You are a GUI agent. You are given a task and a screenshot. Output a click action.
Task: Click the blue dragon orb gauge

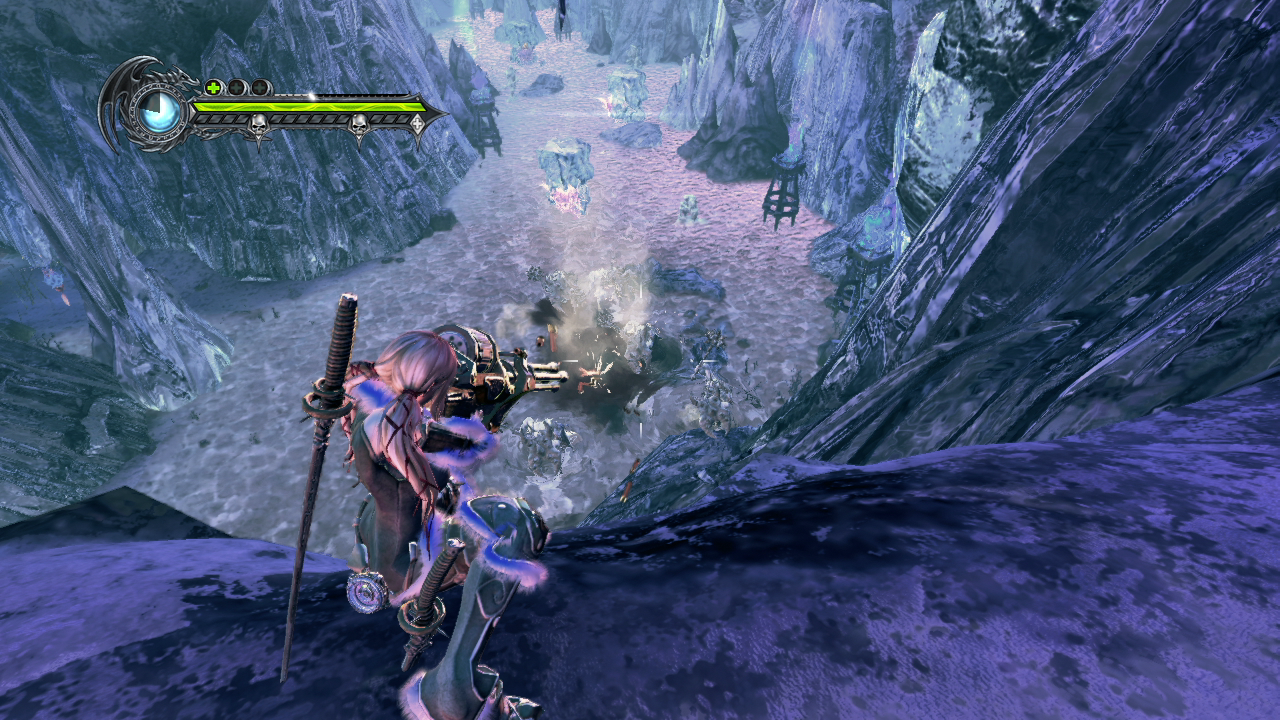162,112
